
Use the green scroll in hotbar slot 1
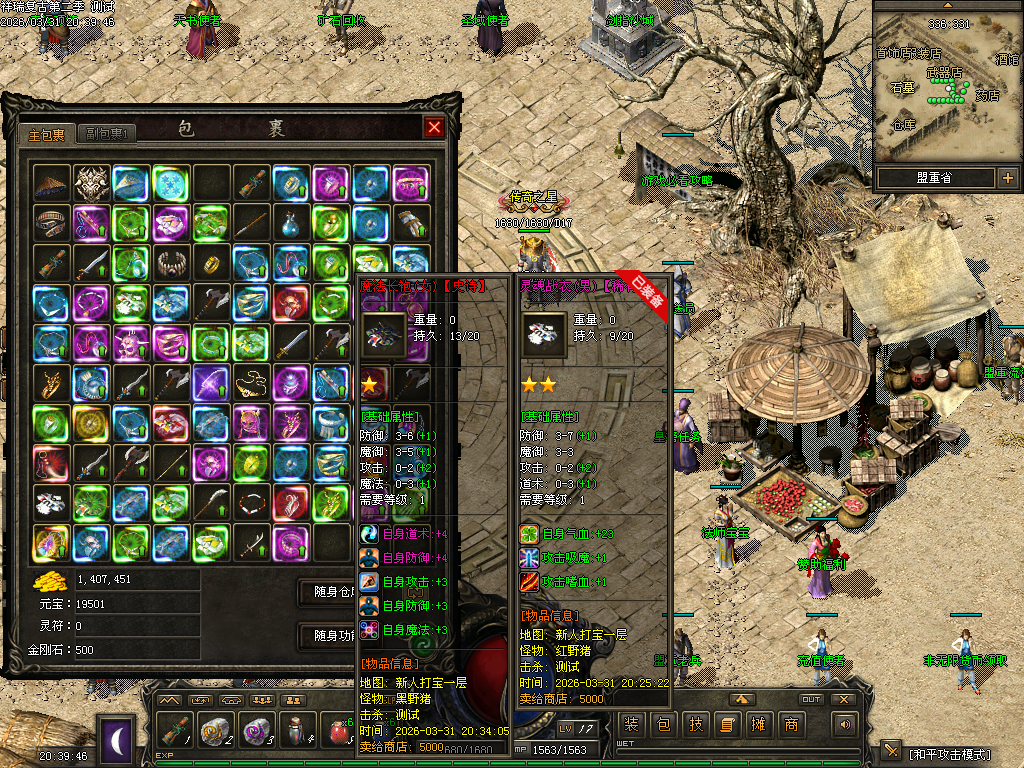click(x=176, y=731)
